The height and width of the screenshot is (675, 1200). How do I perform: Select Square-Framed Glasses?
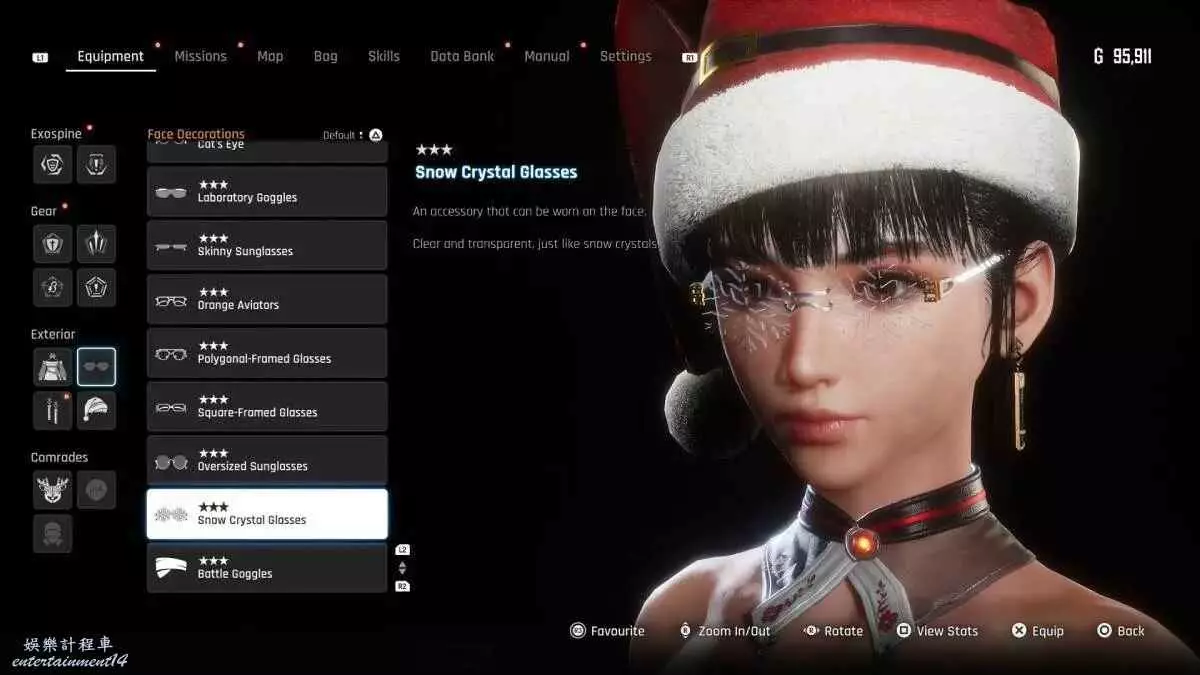(267, 407)
